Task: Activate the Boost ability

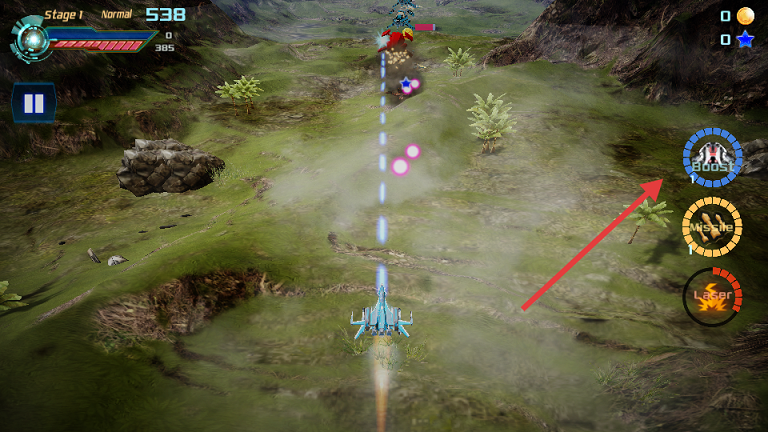Action: (712, 159)
